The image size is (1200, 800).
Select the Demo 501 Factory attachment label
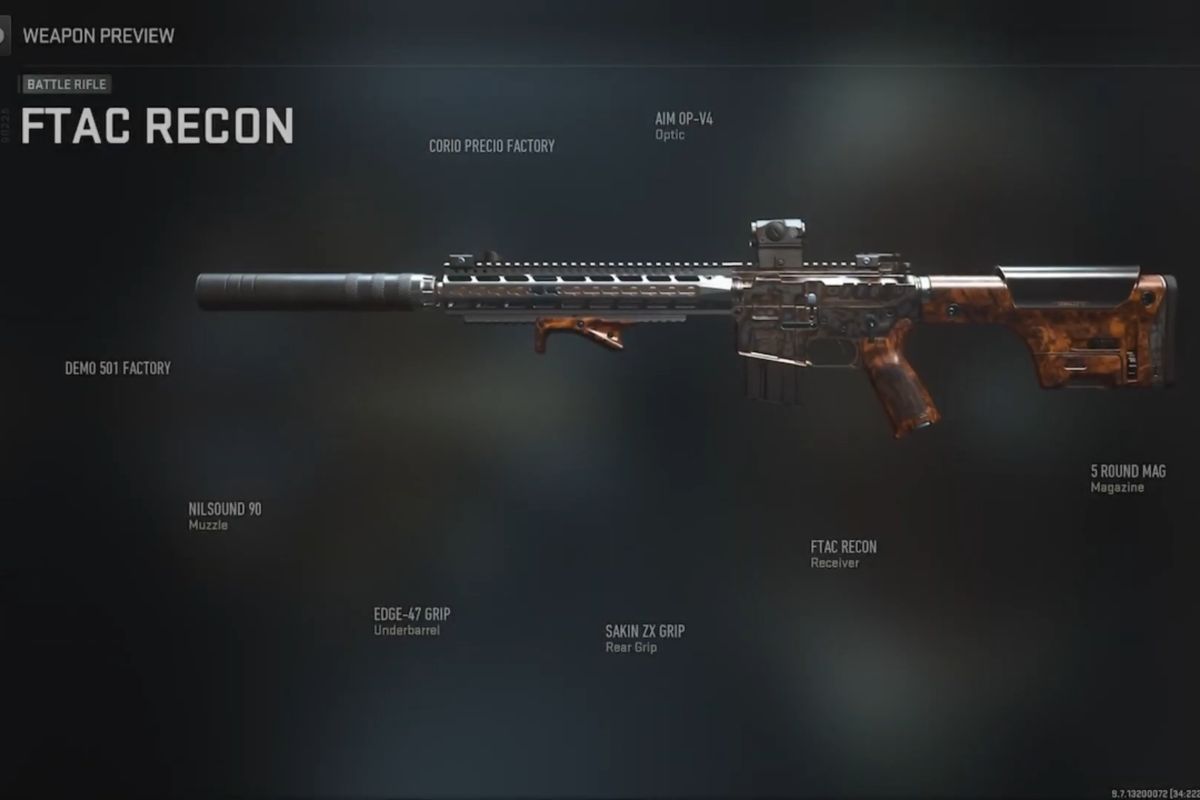tap(118, 368)
